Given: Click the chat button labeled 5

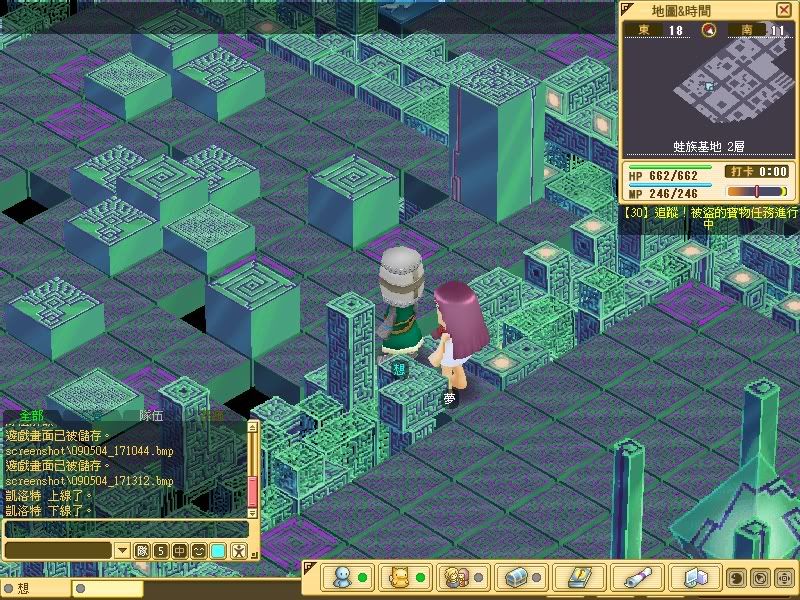Looking at the screenshot, I should tap(160, 551).
